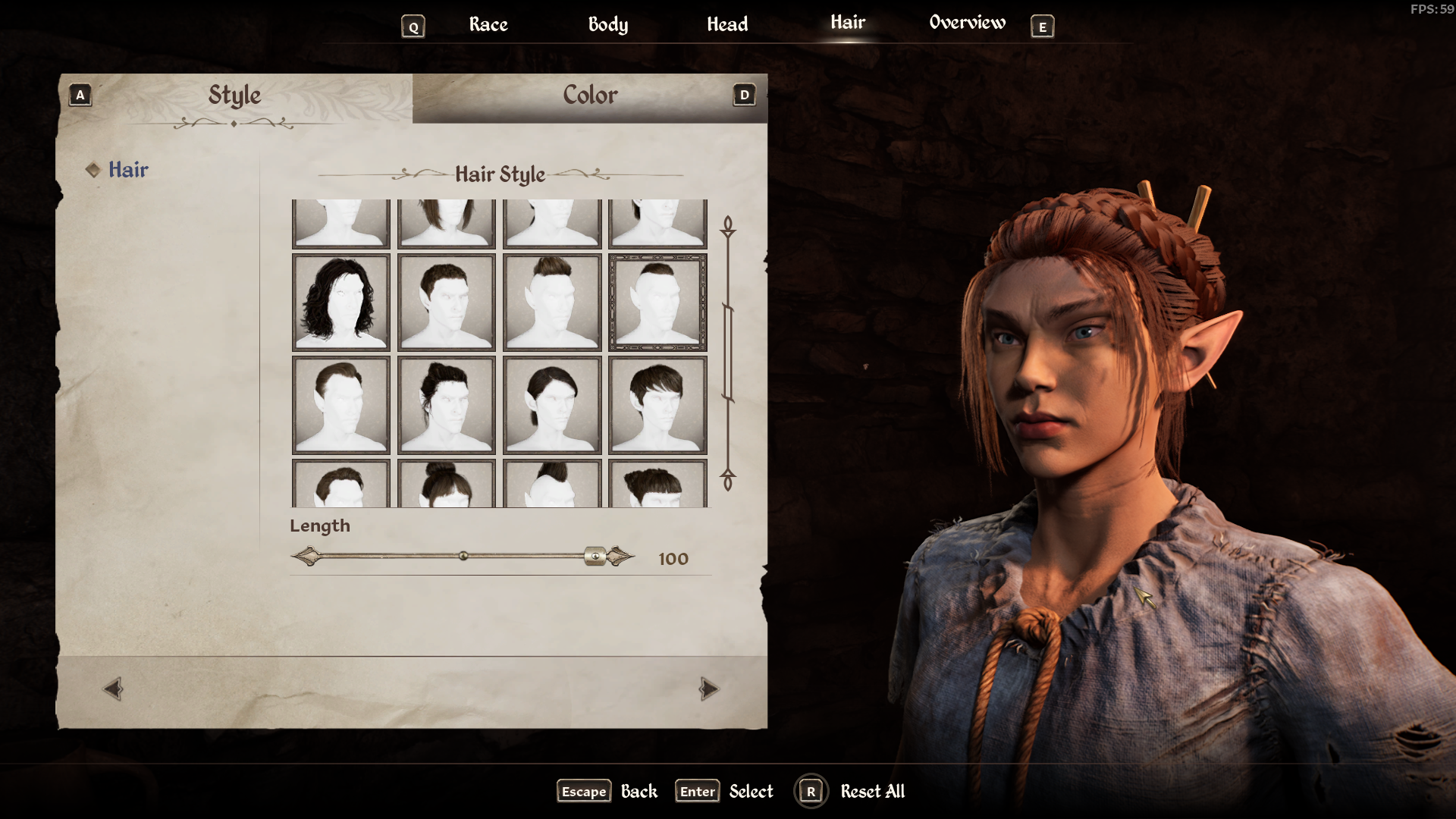Click Reset All
Image resolution: width=1456 pixels, height=819 pixels.
[871, 792]
